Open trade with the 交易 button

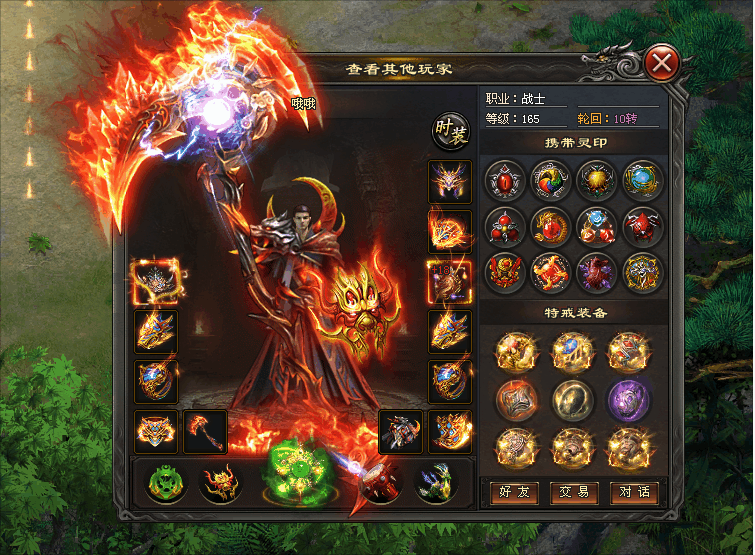(x=572, y=492)
